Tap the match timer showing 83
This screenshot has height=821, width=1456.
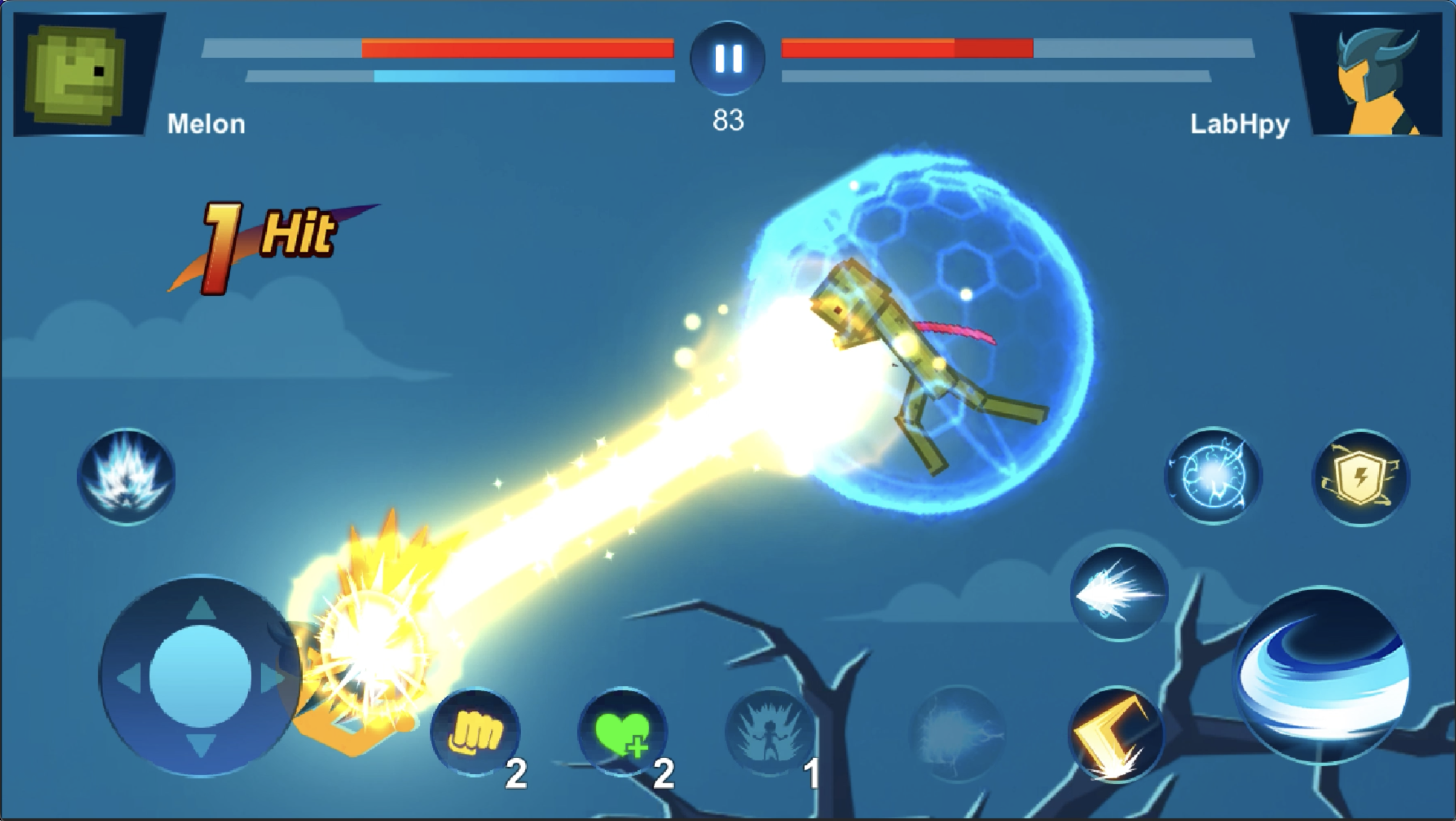729,119
